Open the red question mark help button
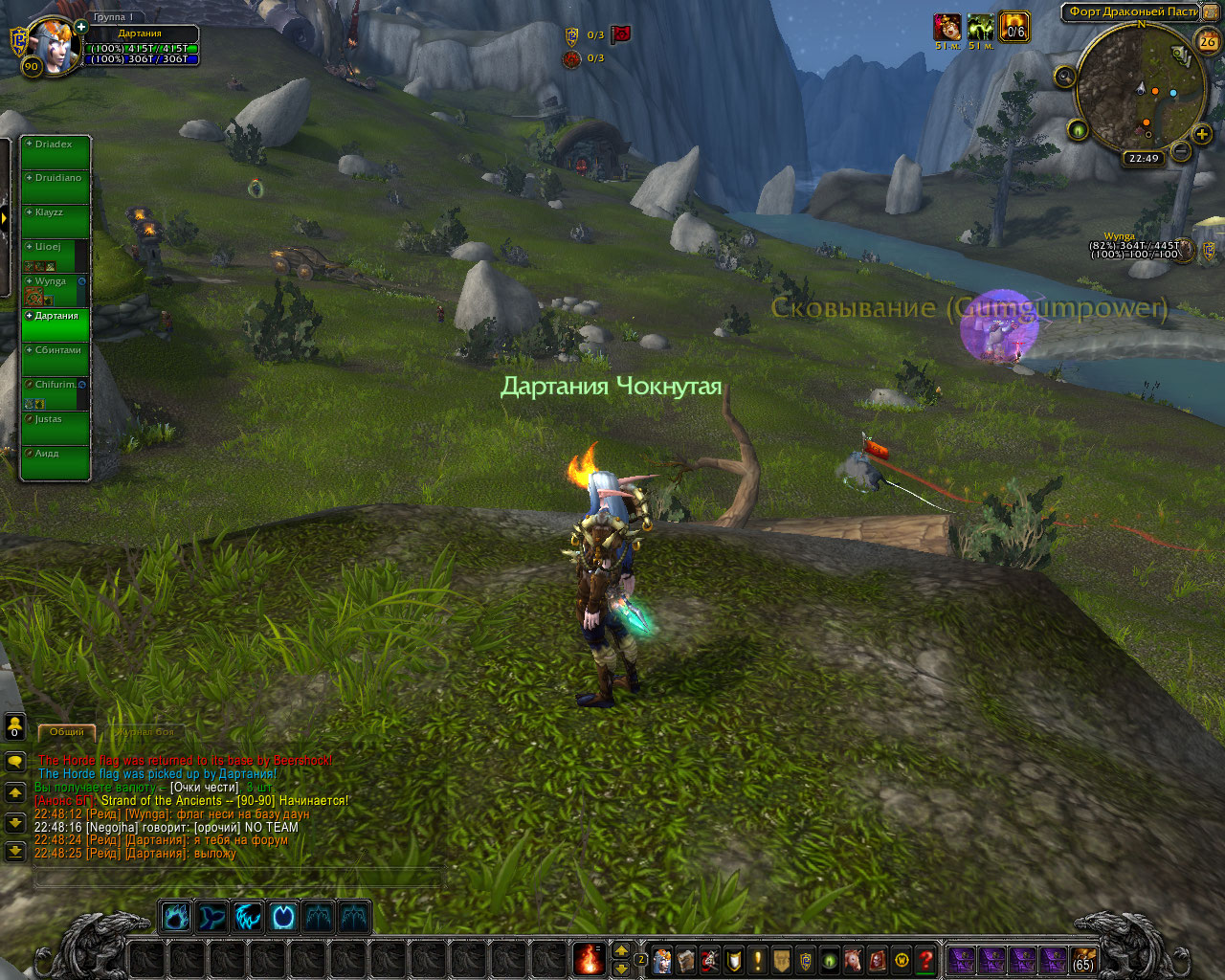1225x980 pixels. pyautogui.click(x=925, y=960)
